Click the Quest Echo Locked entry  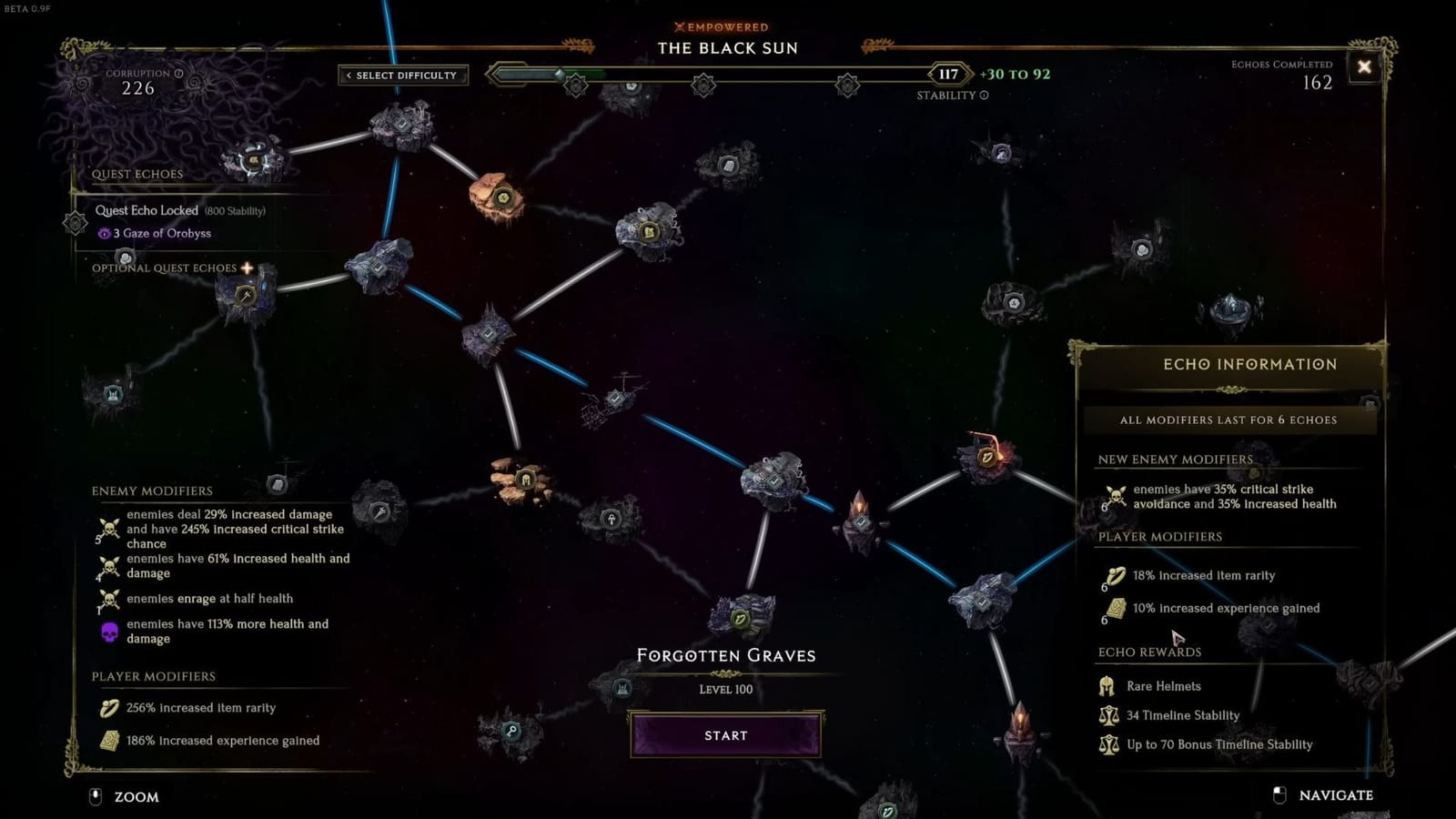[148, 209]
